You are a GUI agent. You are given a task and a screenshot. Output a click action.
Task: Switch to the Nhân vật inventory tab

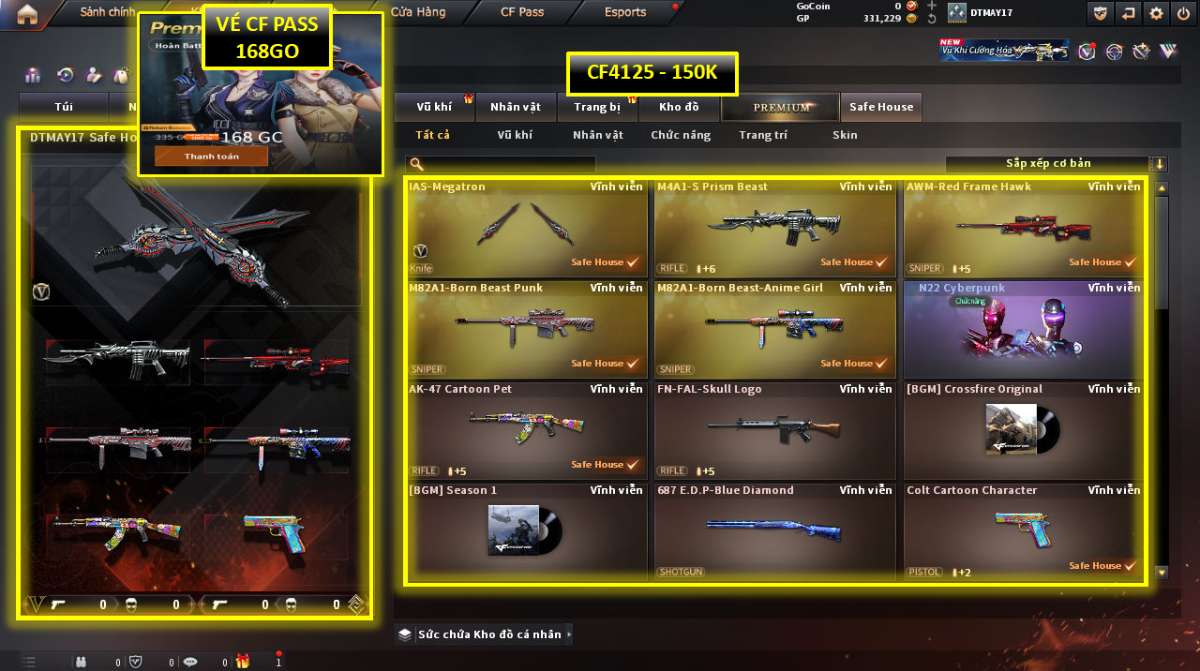[516, 107]
